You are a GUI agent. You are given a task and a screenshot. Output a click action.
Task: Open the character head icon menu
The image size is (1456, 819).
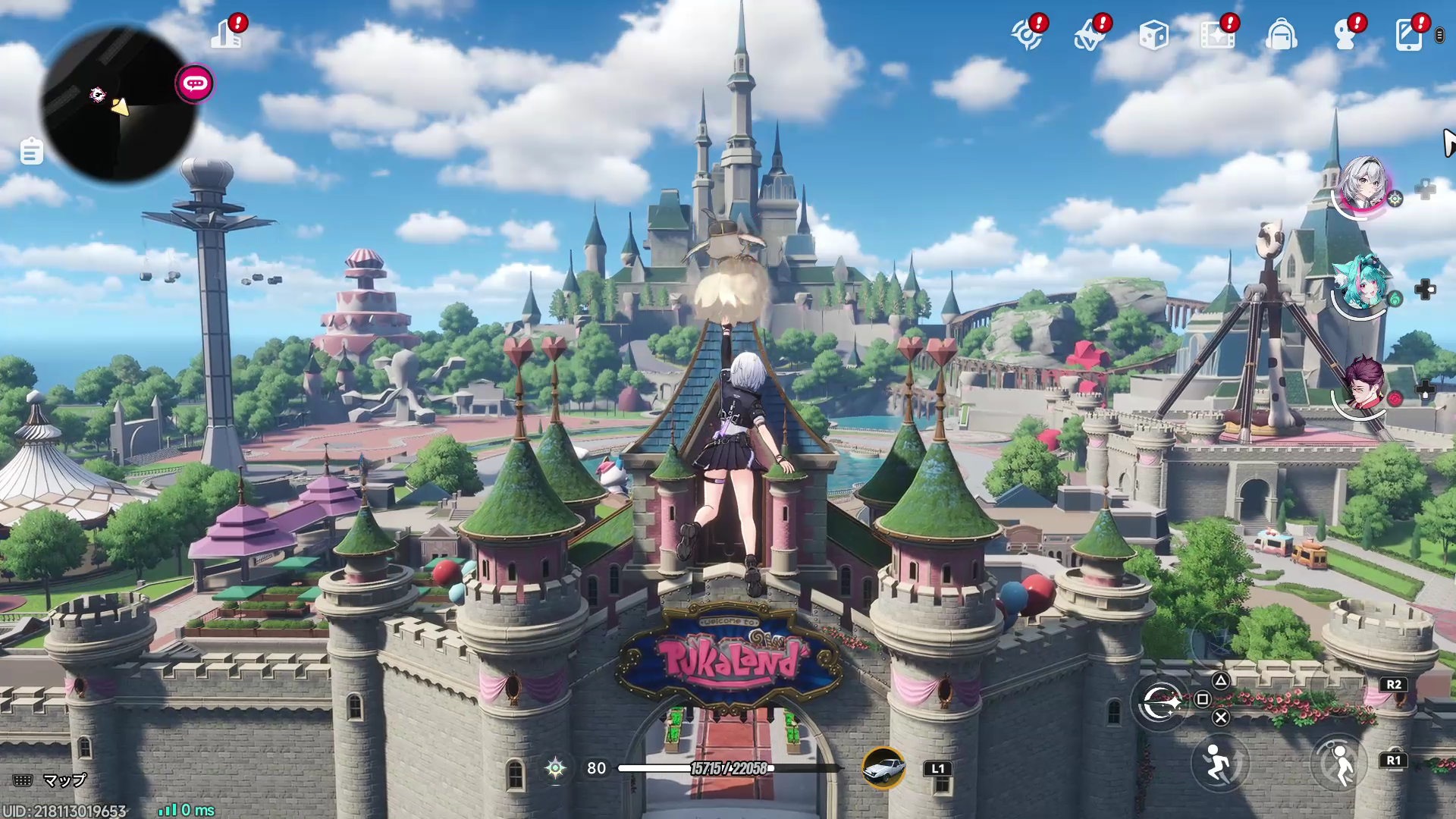(1345, 35)
